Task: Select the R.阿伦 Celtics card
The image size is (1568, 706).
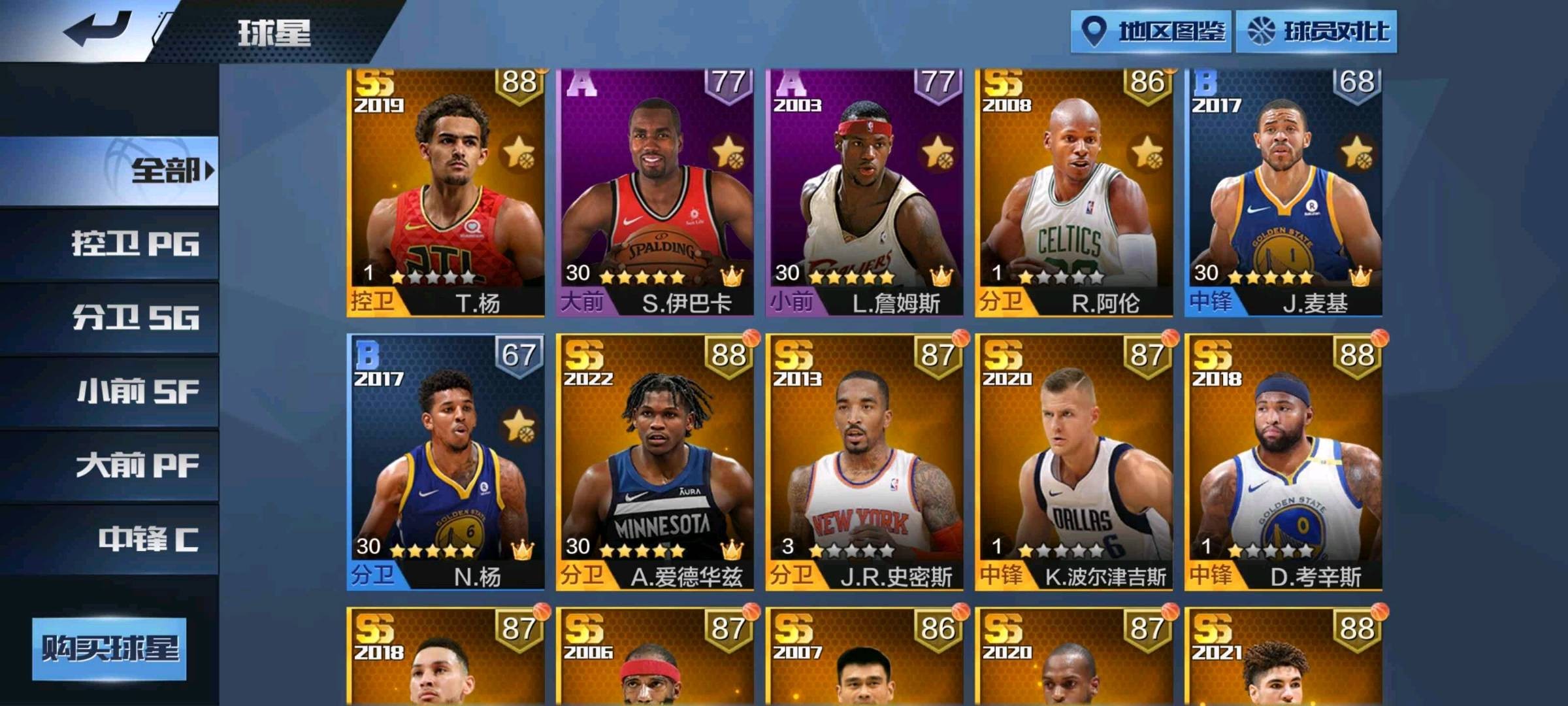Action: tap(1073, 193)
